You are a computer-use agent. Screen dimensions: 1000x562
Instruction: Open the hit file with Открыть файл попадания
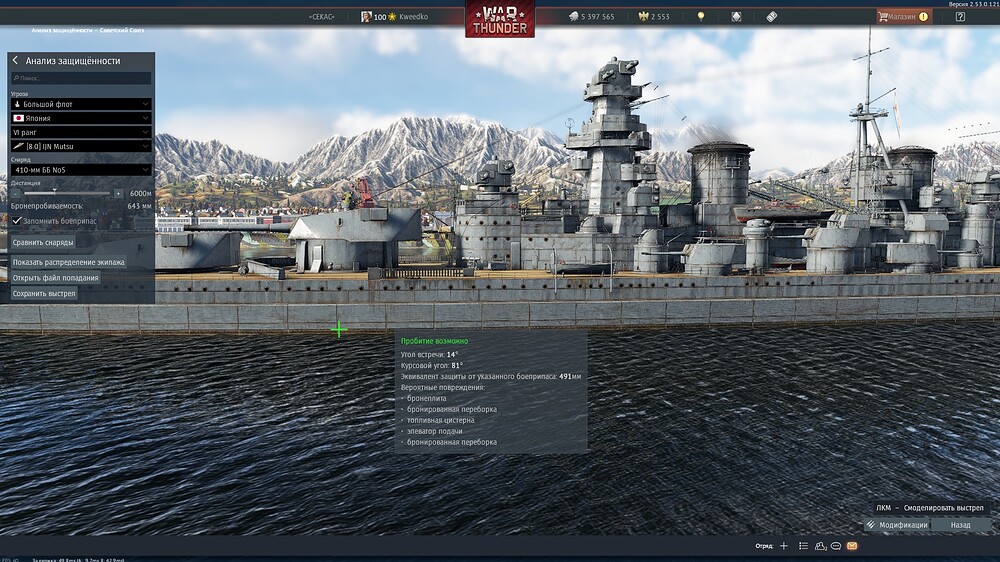pyautogui.click(x=56, y=278)
